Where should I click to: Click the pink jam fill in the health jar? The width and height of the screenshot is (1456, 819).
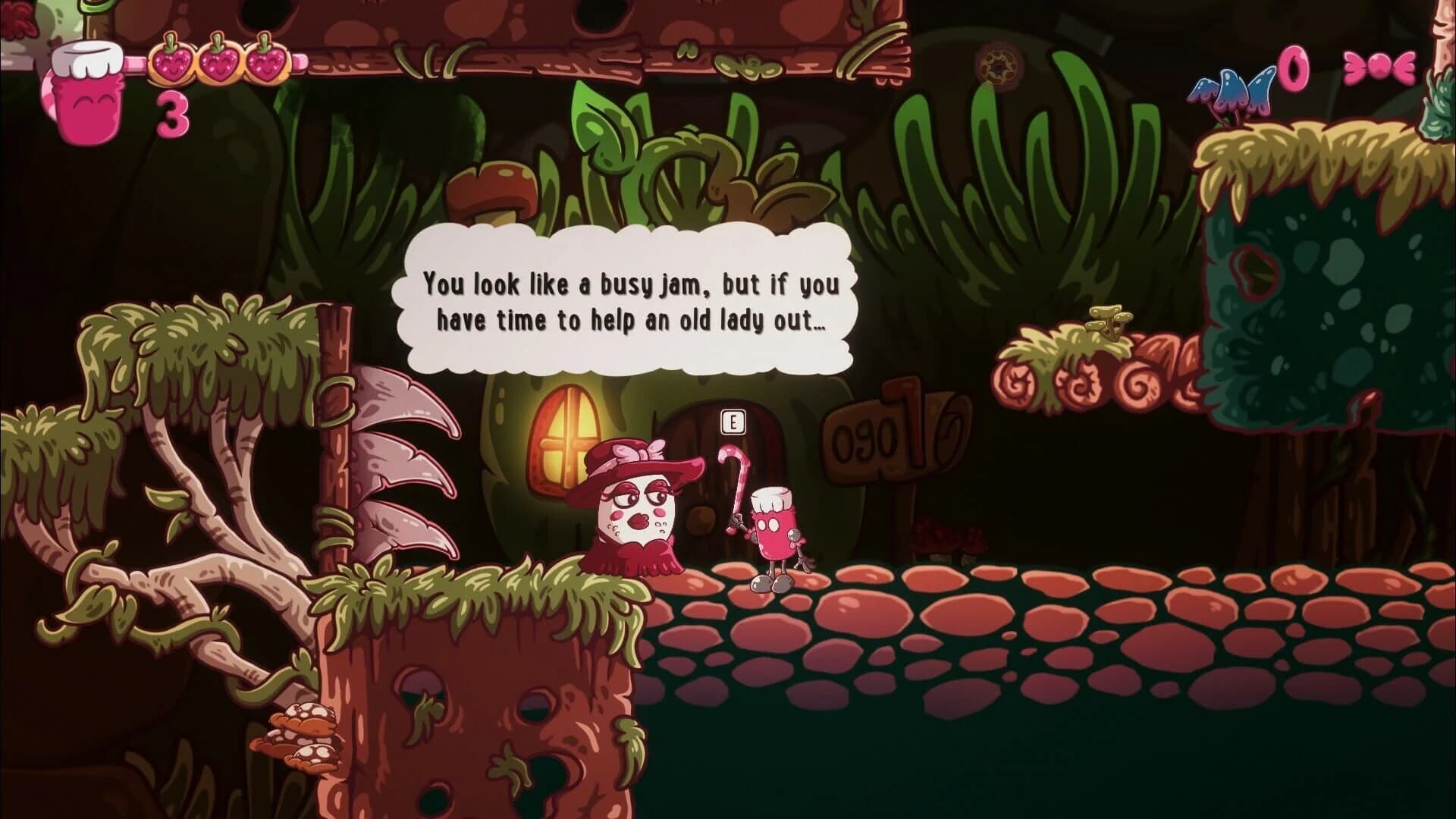[87, 110]
